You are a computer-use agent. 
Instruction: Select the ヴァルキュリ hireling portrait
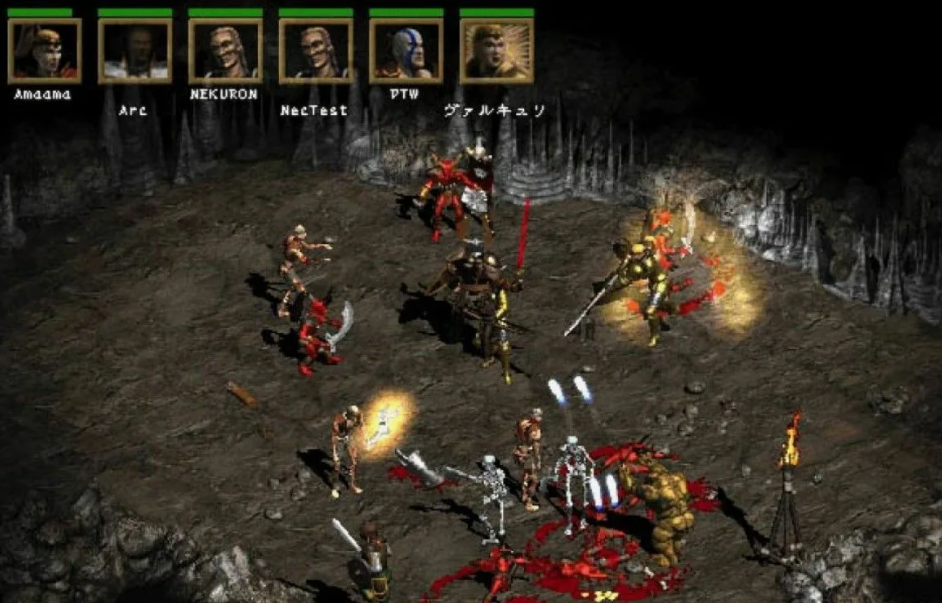click(x=496, y=50)
